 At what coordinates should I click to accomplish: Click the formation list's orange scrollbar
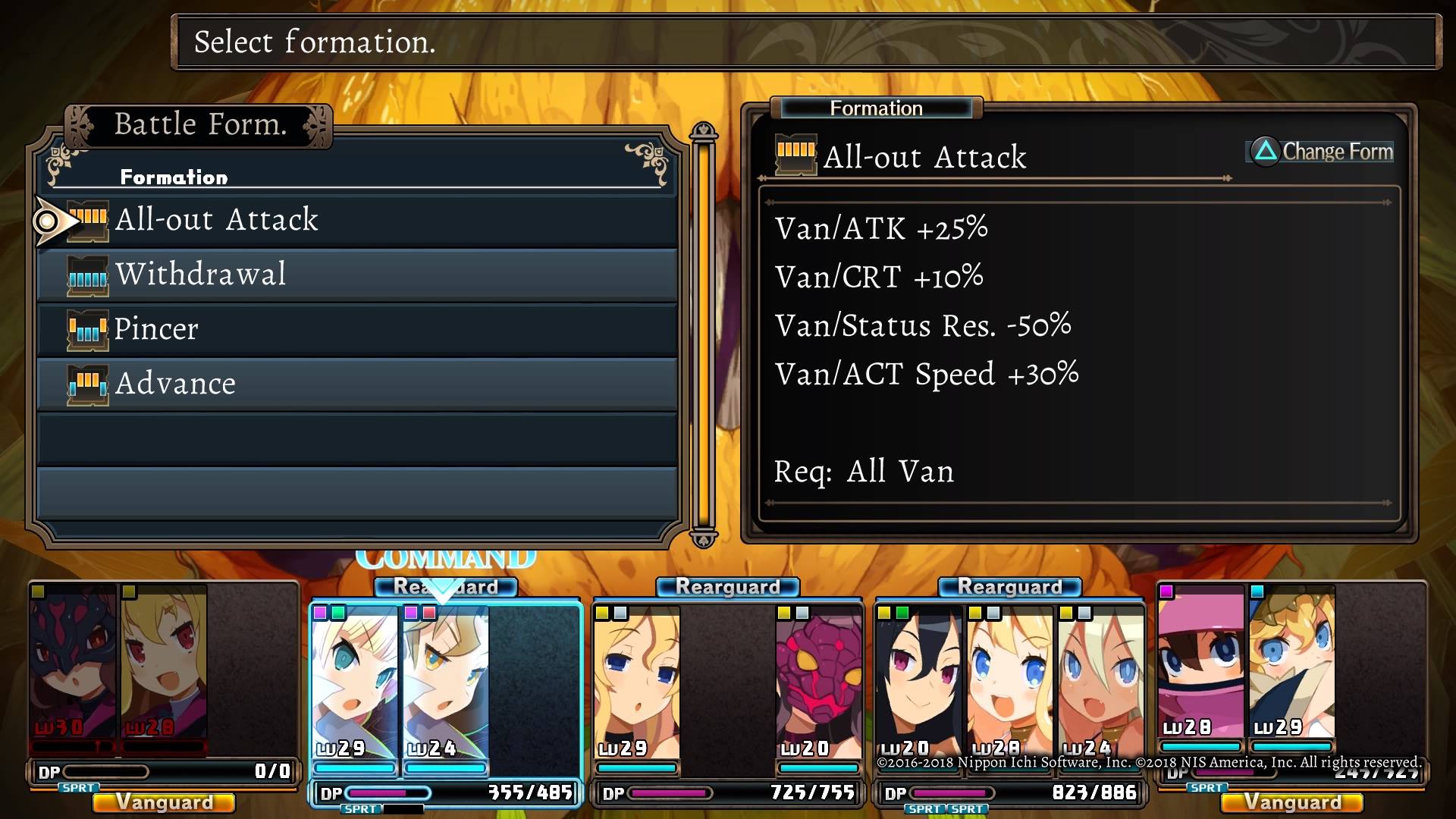(x=703, y=334)
